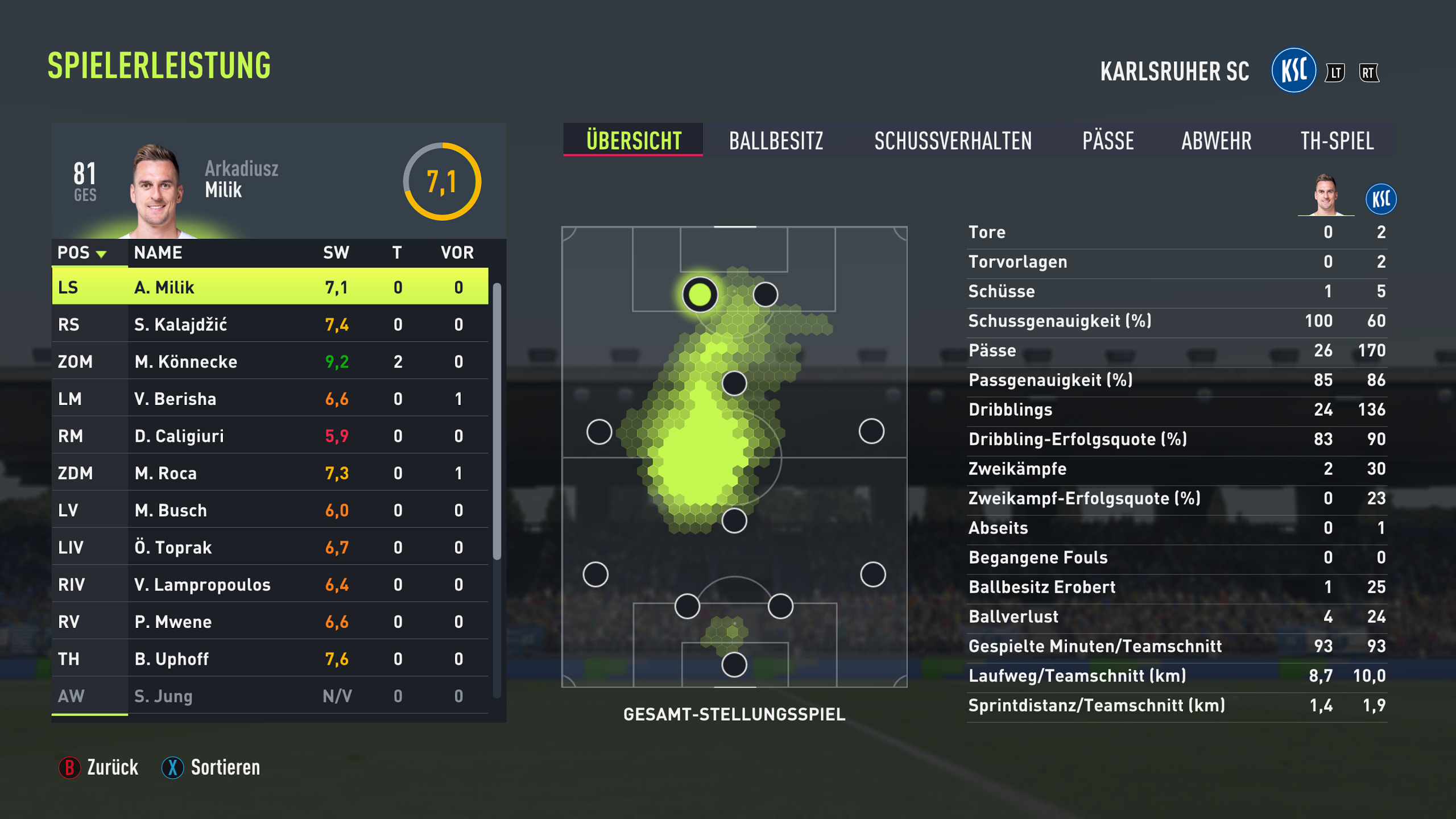Select the Abwehr tab
This screenshot has height=819, width=1456.
[x=1216, y=140]
